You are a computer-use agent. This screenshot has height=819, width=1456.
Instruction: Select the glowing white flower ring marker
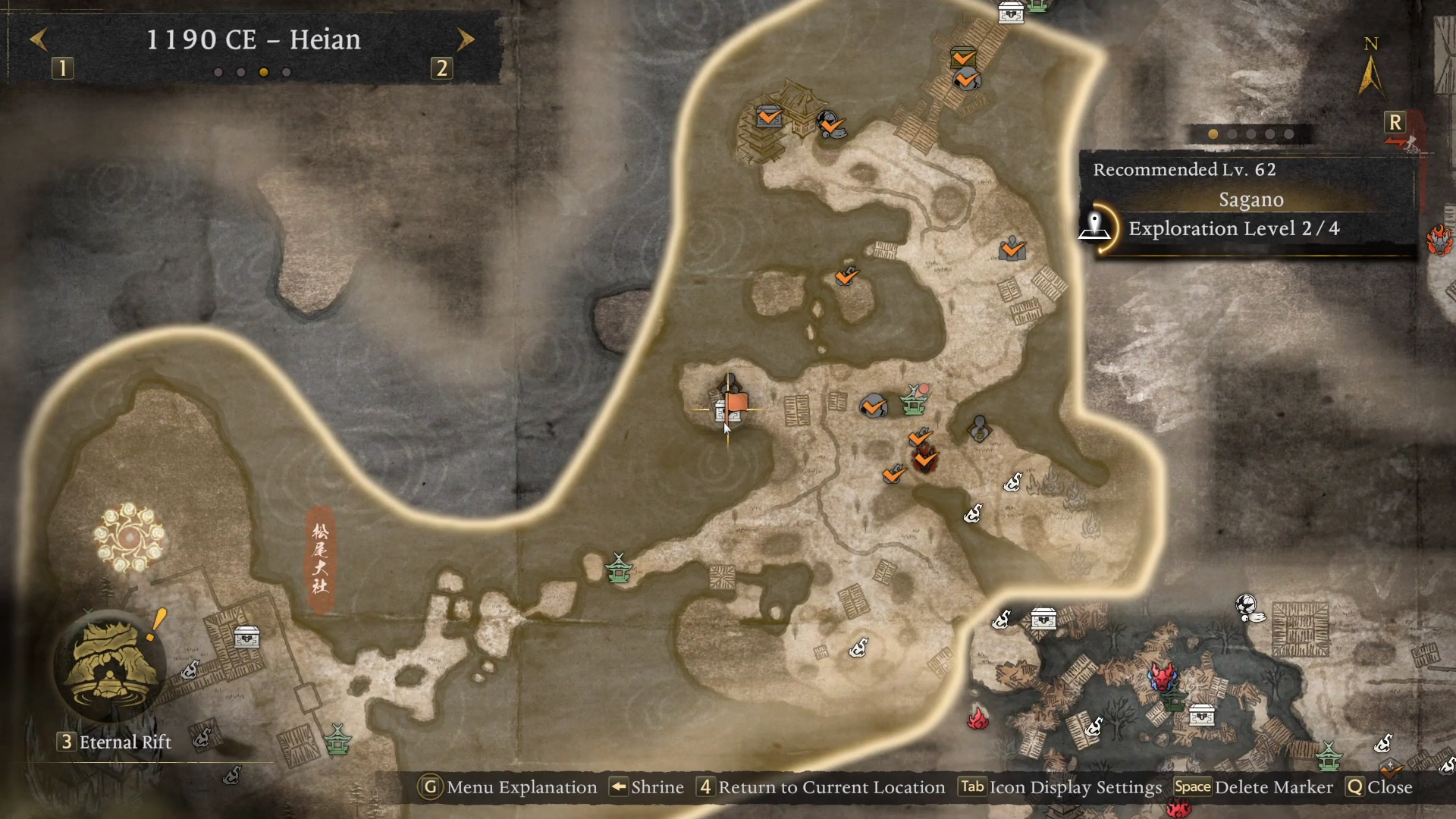click(x=129, y=537)
